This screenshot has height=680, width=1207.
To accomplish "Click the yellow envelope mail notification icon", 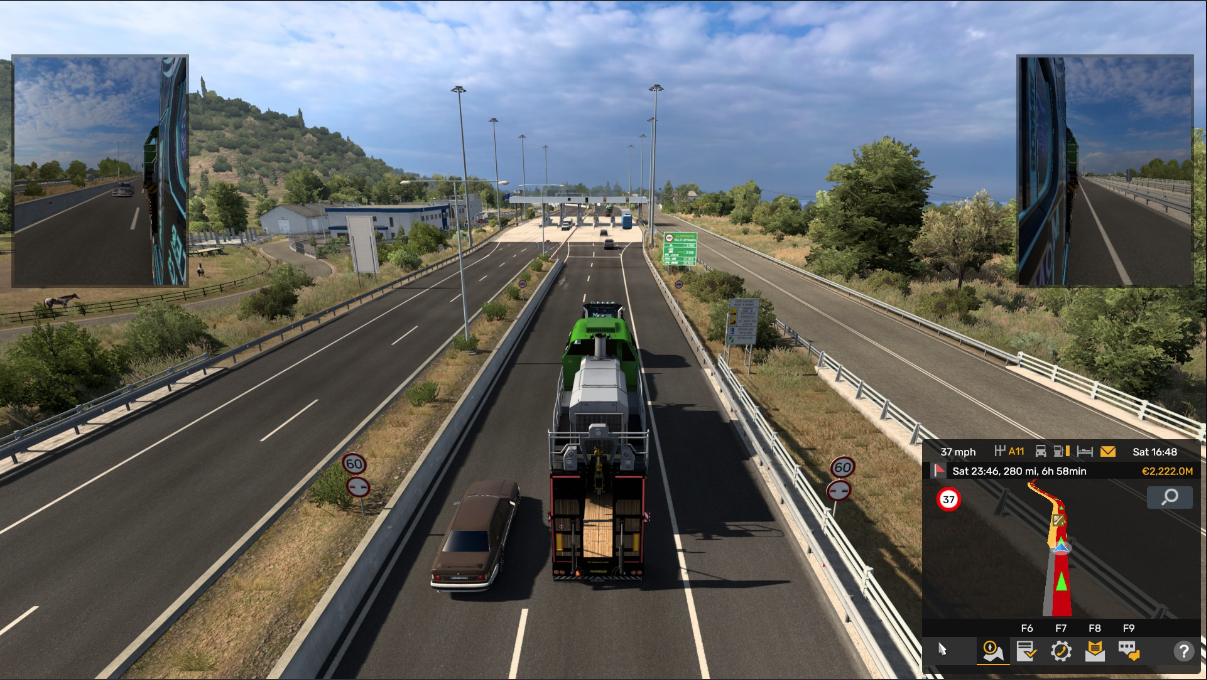I will click(x=1108, y=452).
